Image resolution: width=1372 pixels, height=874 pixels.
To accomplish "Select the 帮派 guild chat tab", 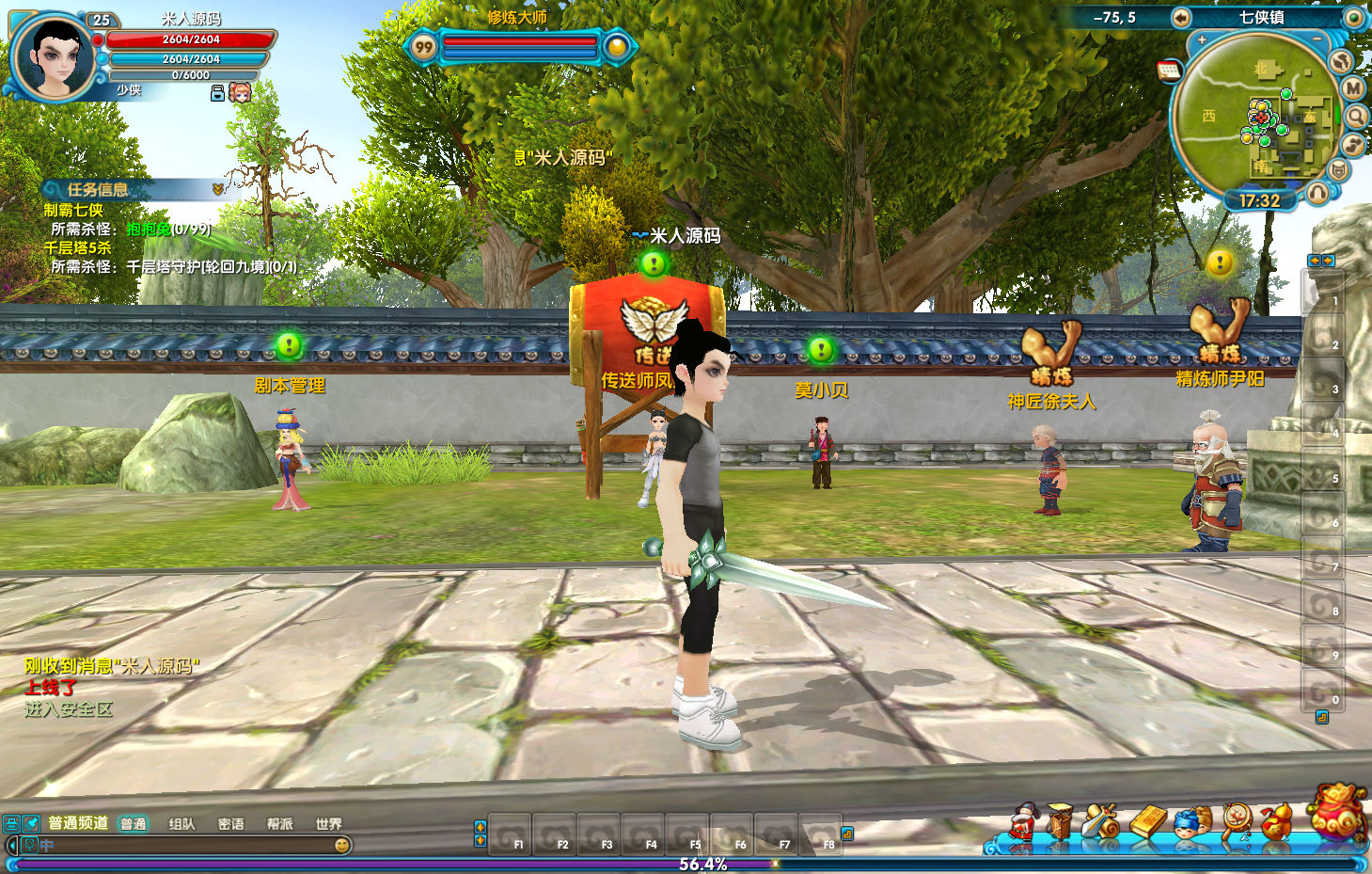I will click(279, 824).
